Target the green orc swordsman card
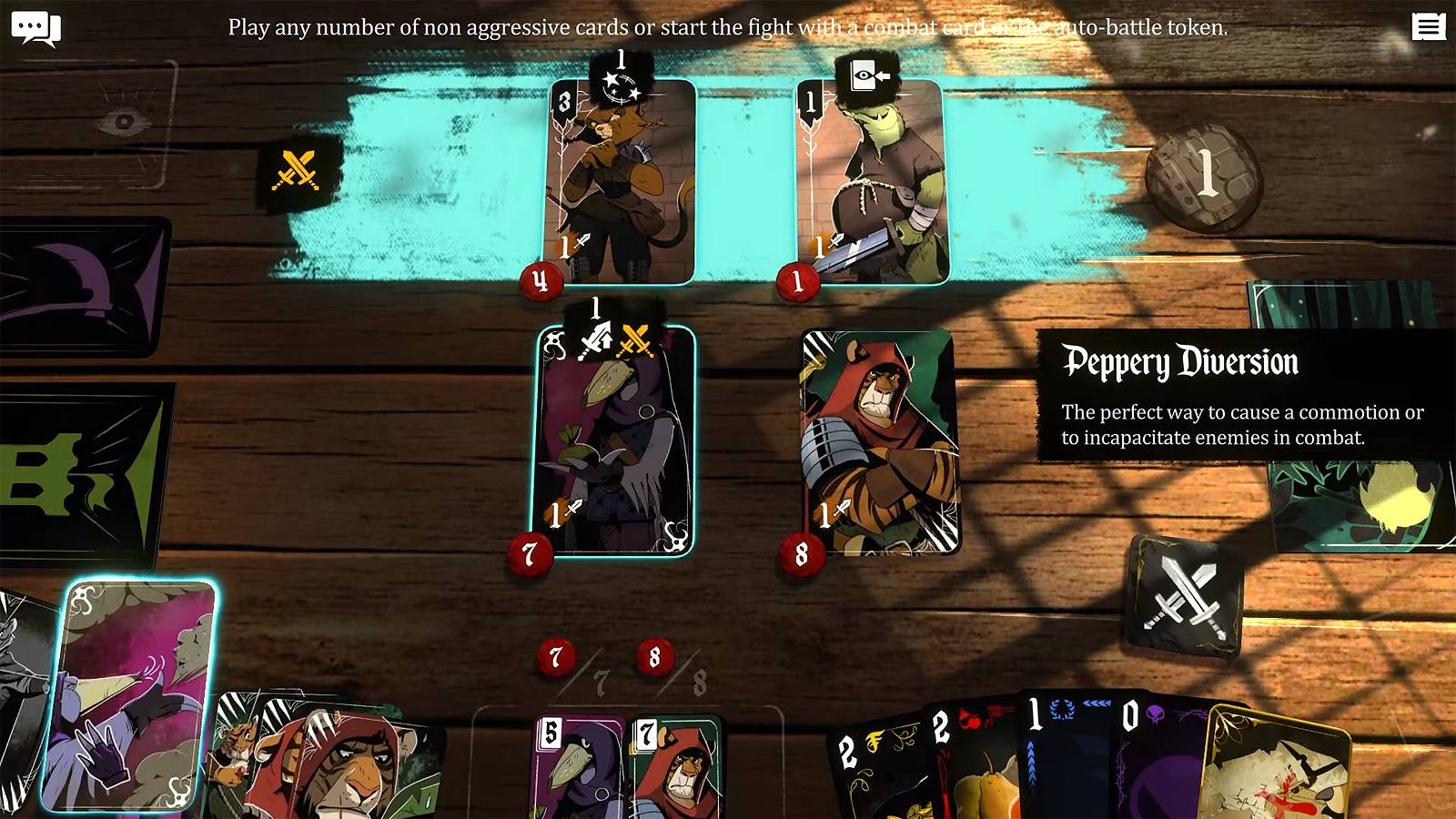Image resolution: width=1456 pixels, height=819 pixels. [x=872, y=182]
